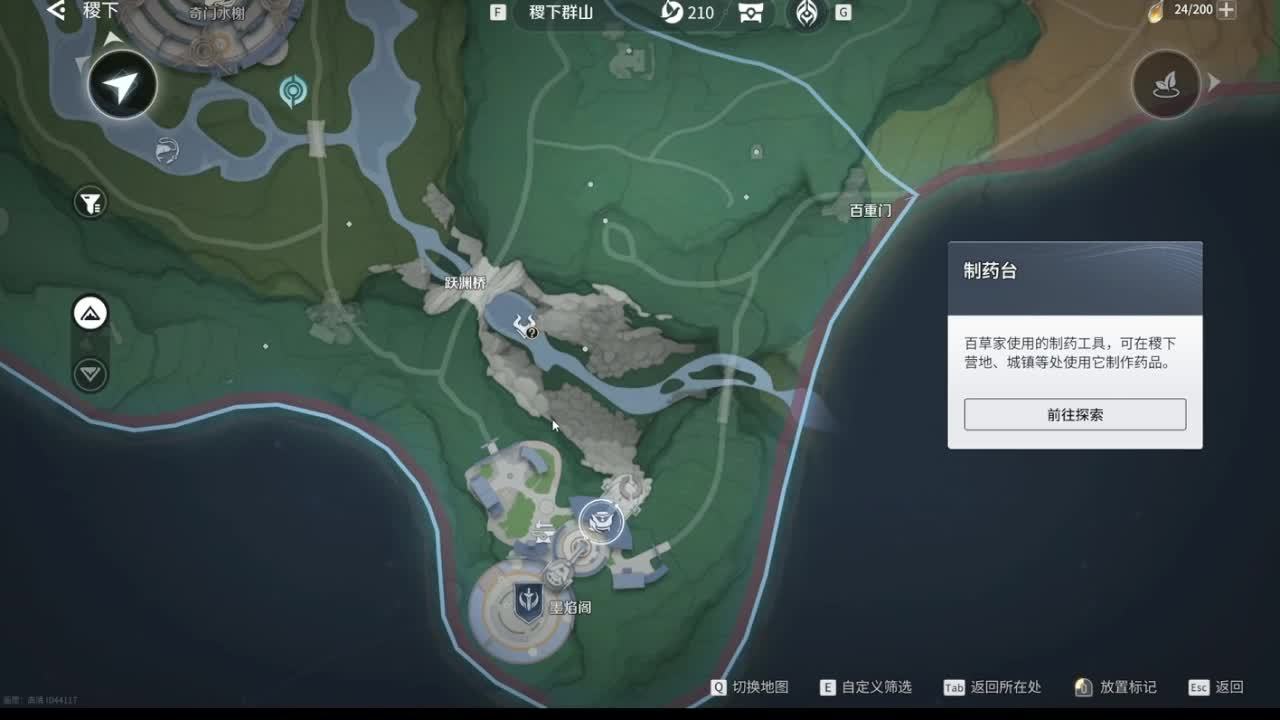Click the 前往探索 button
The image size is (1280, 720).
pos(1075,414)
